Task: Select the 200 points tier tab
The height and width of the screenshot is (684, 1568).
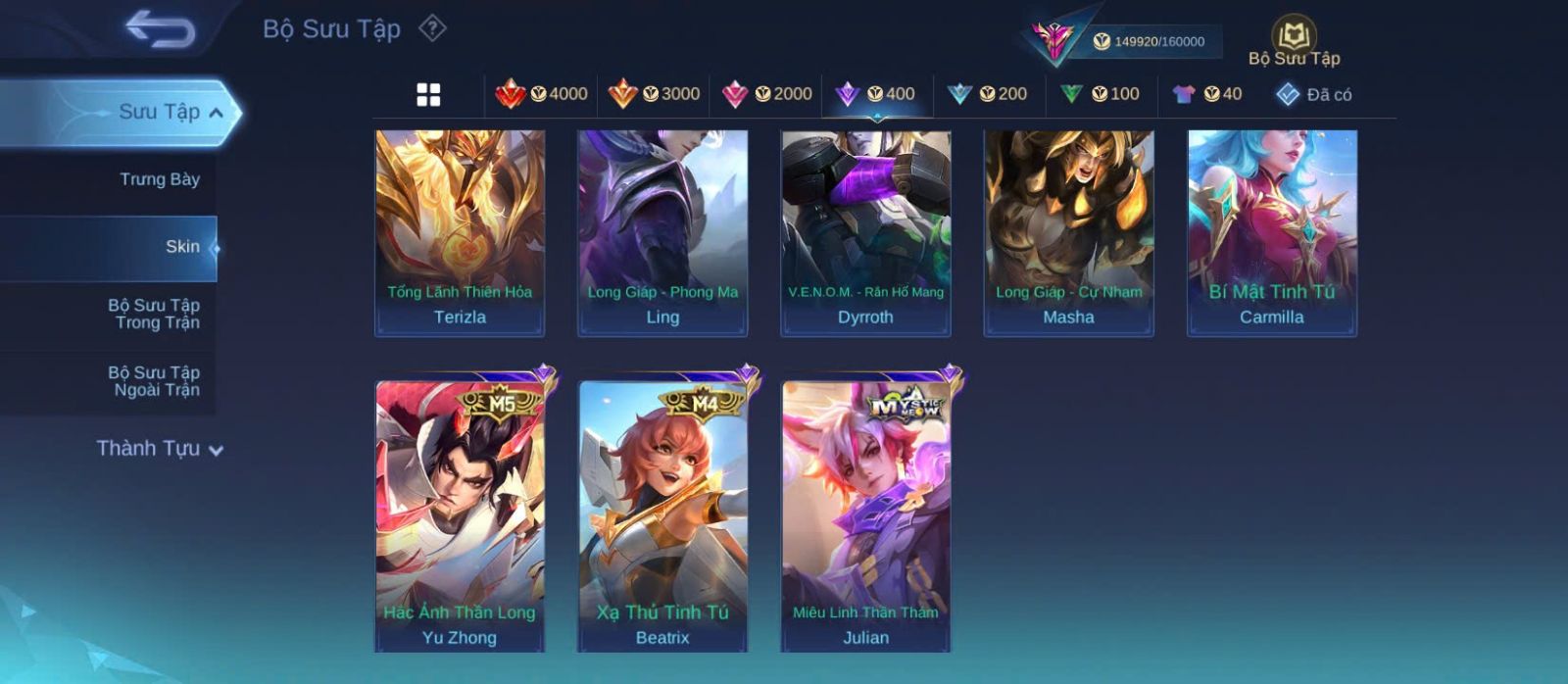Action: point(987,94)
